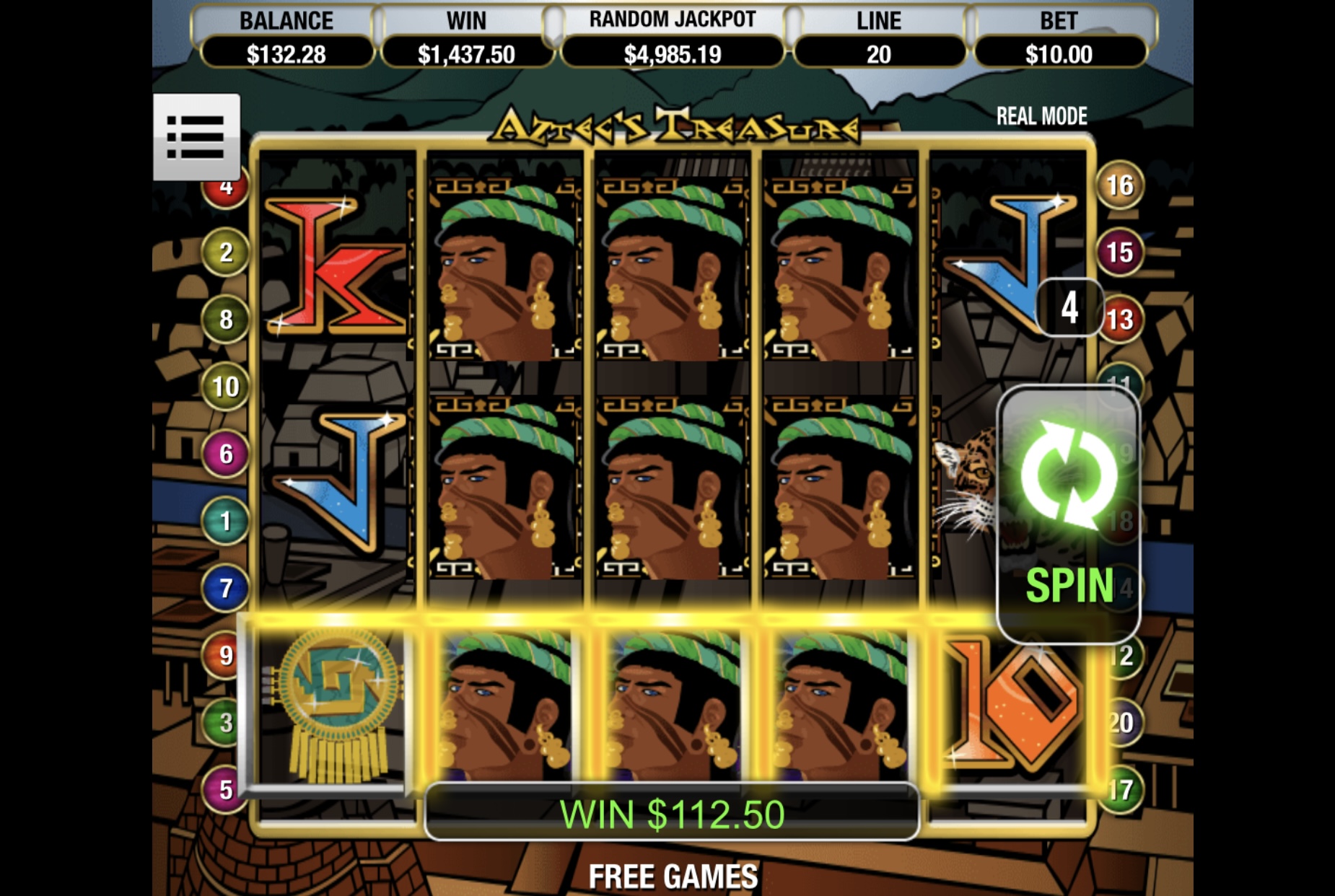Image resolution: width=1335 pixels, height=896 pixels.
Task: Click payline marker number 2
Action: [x=226, y=252]
